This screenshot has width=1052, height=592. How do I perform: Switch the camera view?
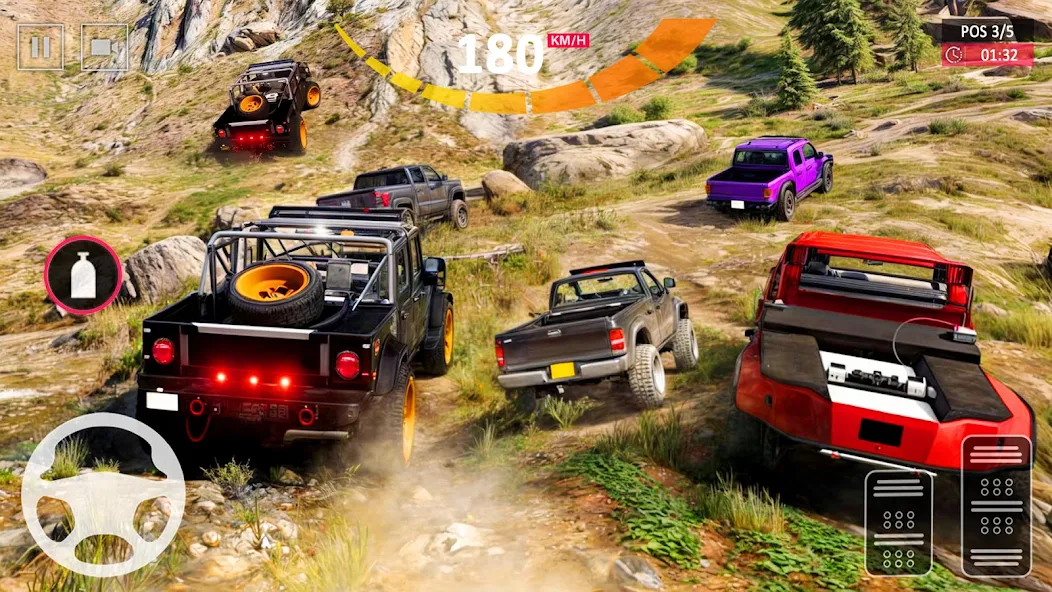(104, 47)
